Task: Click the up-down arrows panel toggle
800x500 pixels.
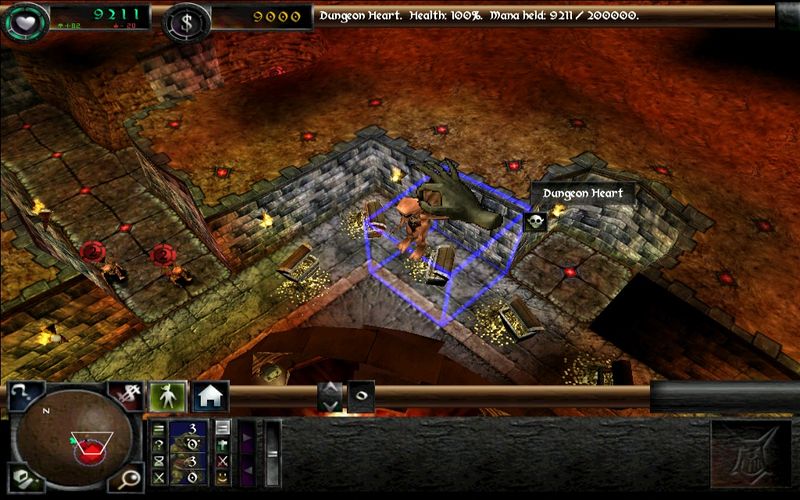Action: pyautogui.click(x=328, y=396)
